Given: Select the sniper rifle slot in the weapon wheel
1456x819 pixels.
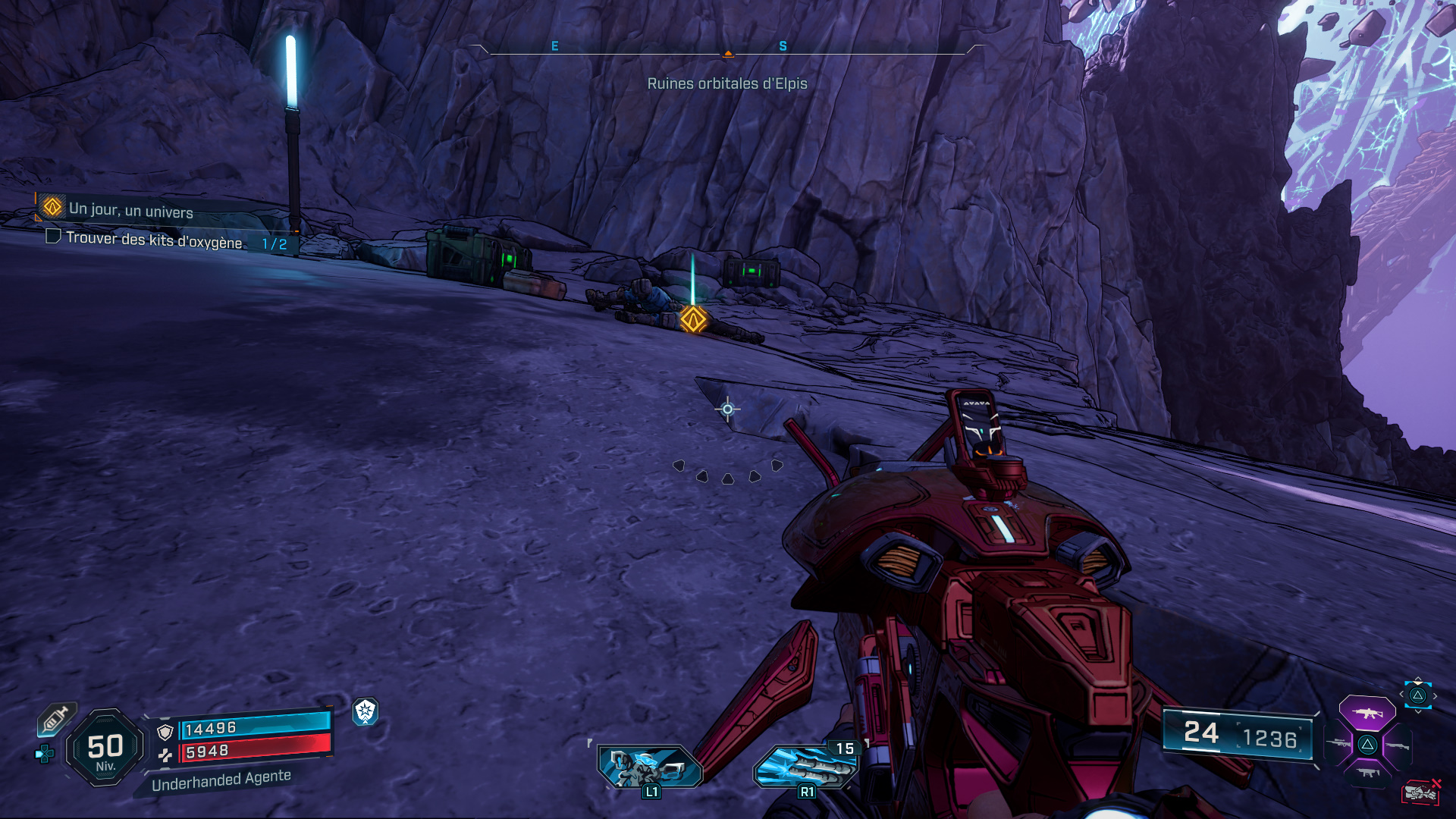Looking at the screenshot, I should tap(1338, 743).
